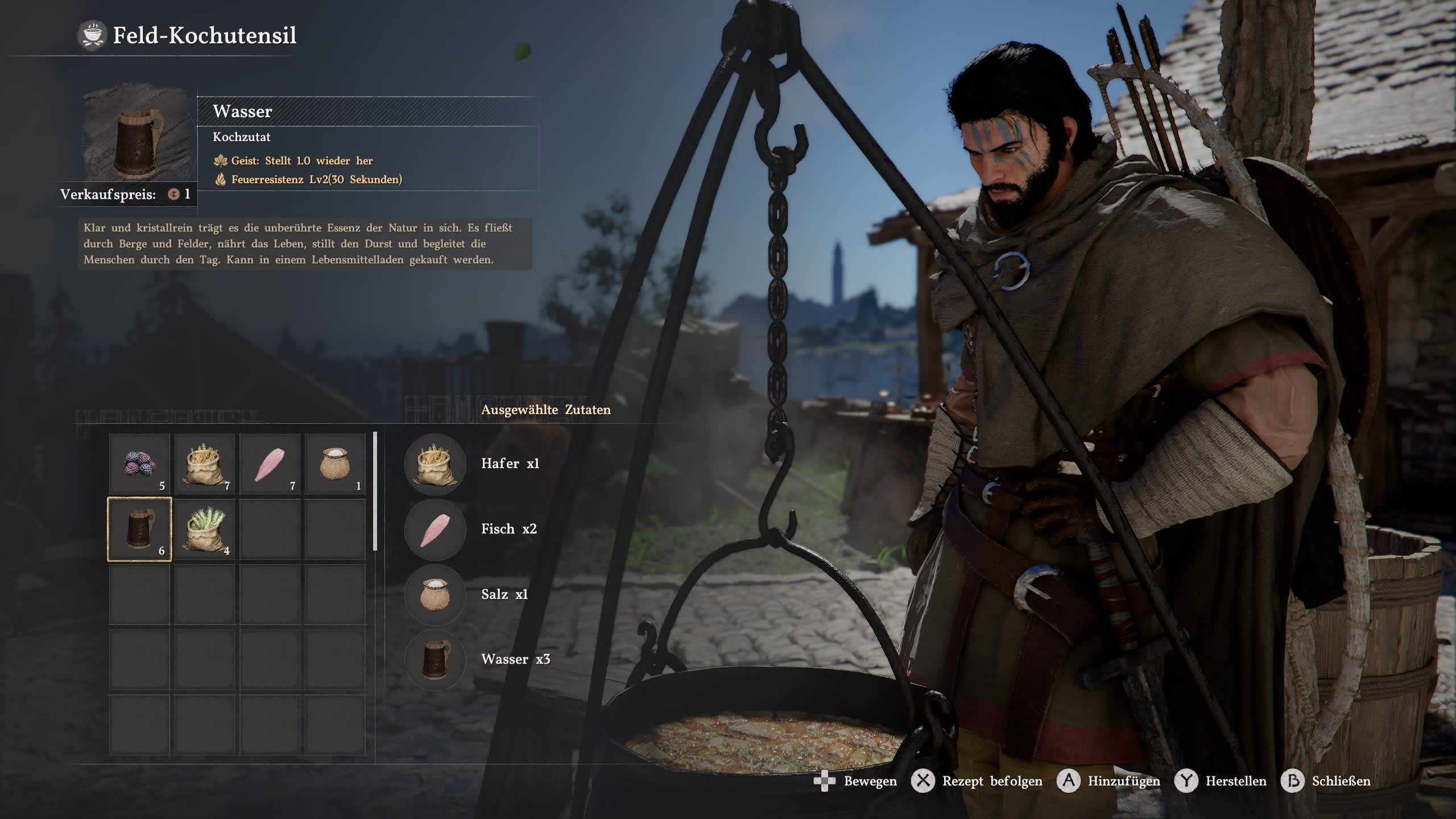This screenshot has width=1456, height=819.
Task: Click the inventory grid scrollbar
Action: click(x=375, y=491)
